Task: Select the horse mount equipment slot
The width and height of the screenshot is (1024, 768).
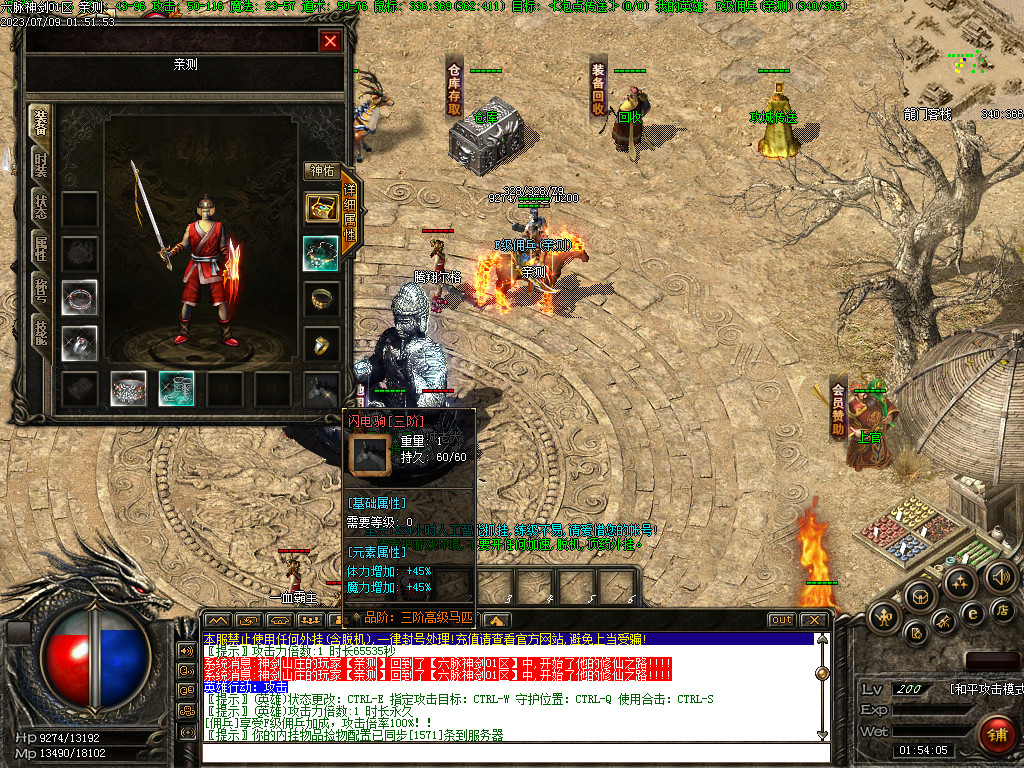Action: point(321,388)
